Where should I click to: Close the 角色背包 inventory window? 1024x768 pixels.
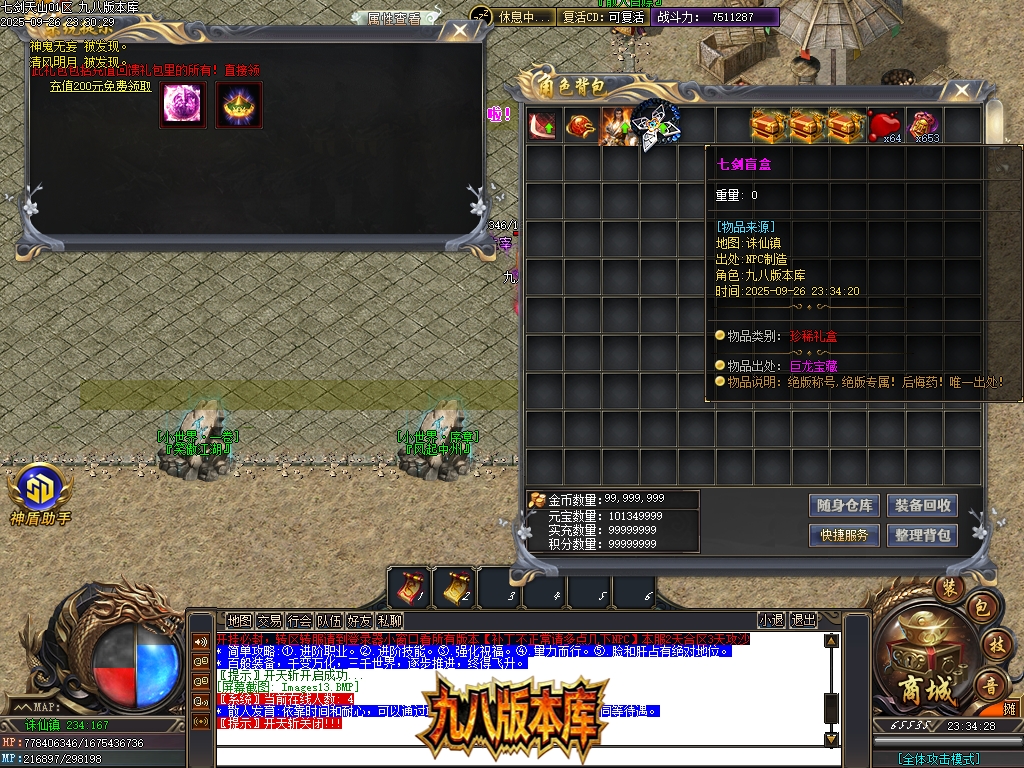(961, 91)
